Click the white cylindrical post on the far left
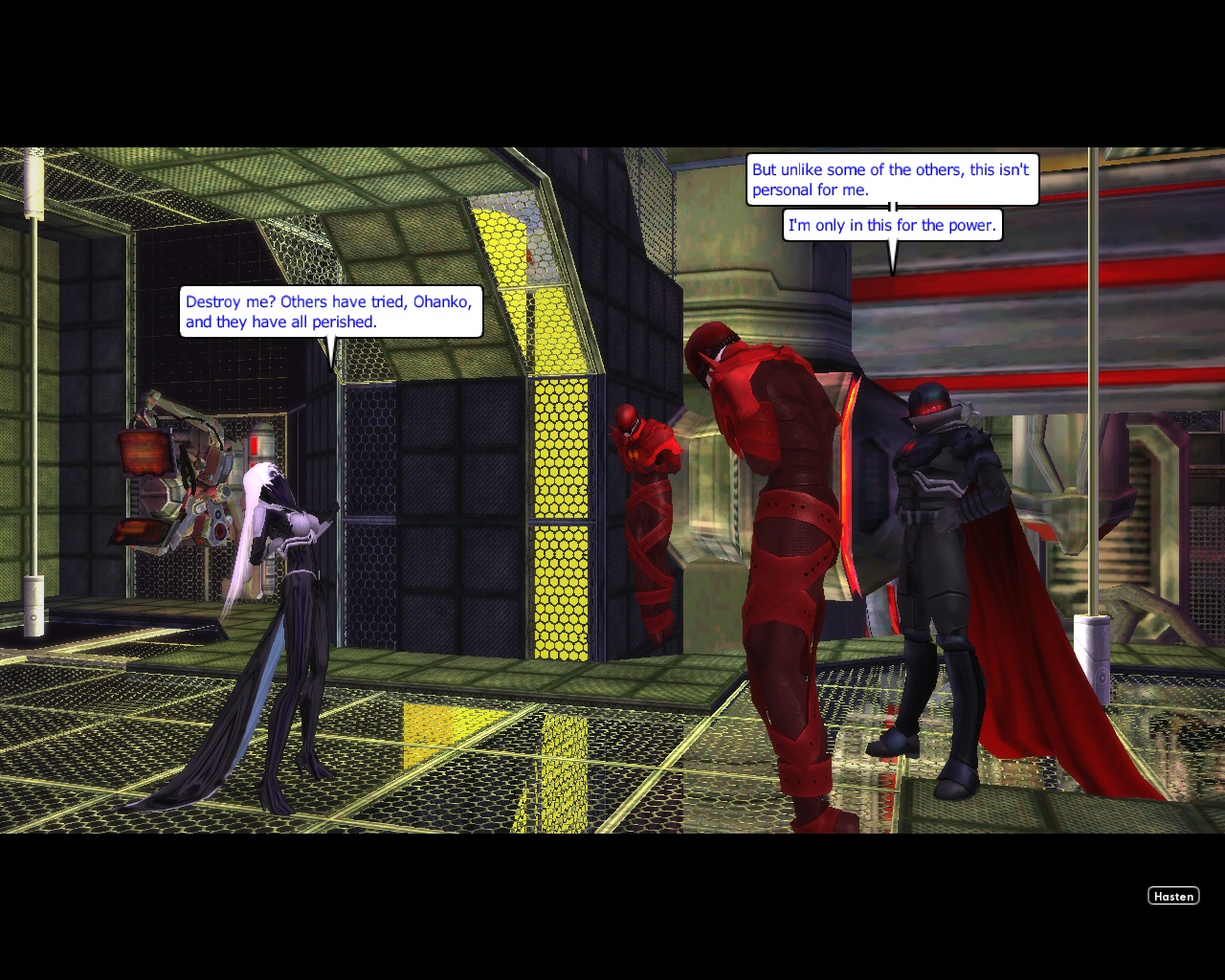This screenshot has height=980, width=1225. tap(32, 603)
